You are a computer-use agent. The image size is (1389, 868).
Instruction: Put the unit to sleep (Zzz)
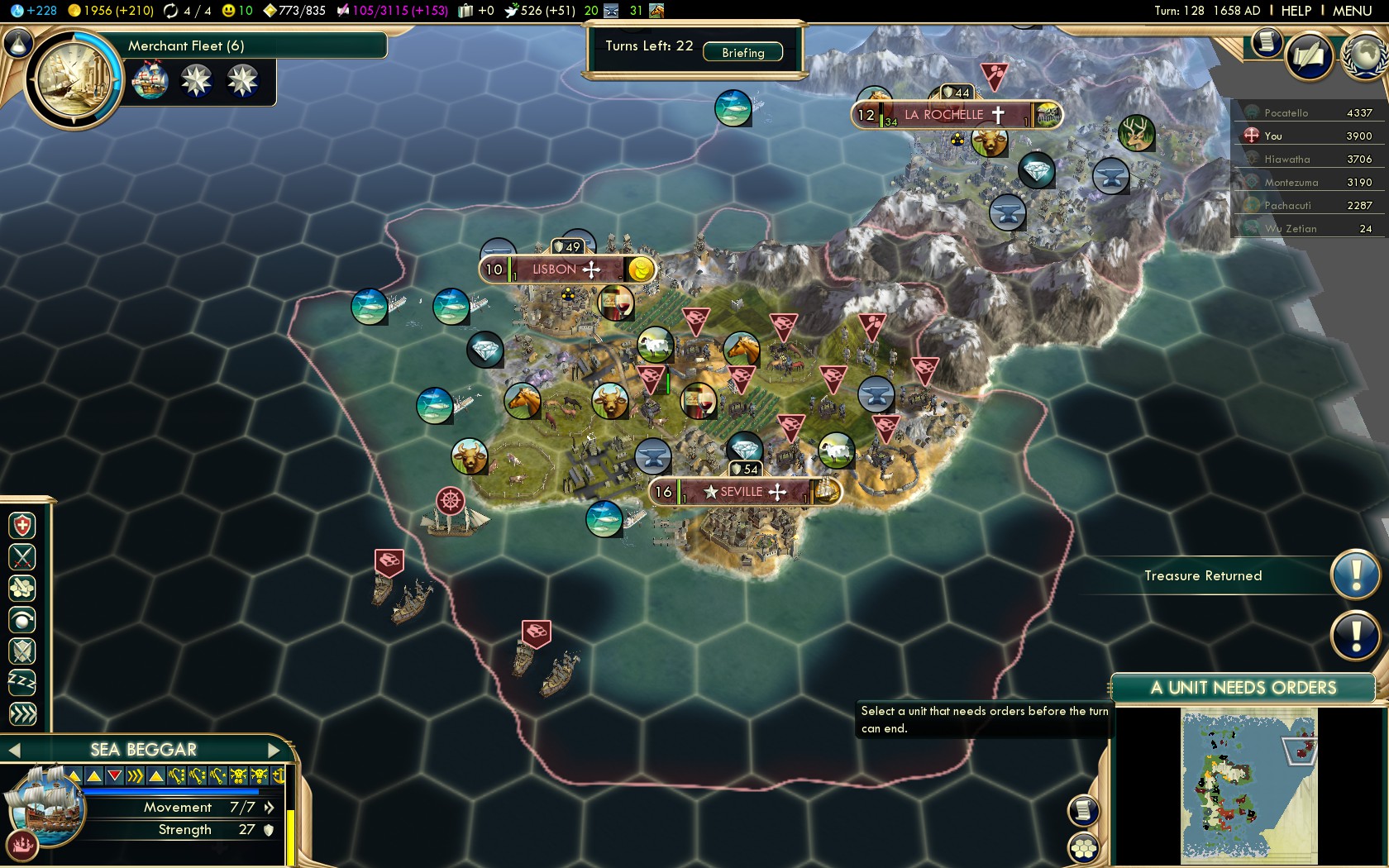click(22, 683)
